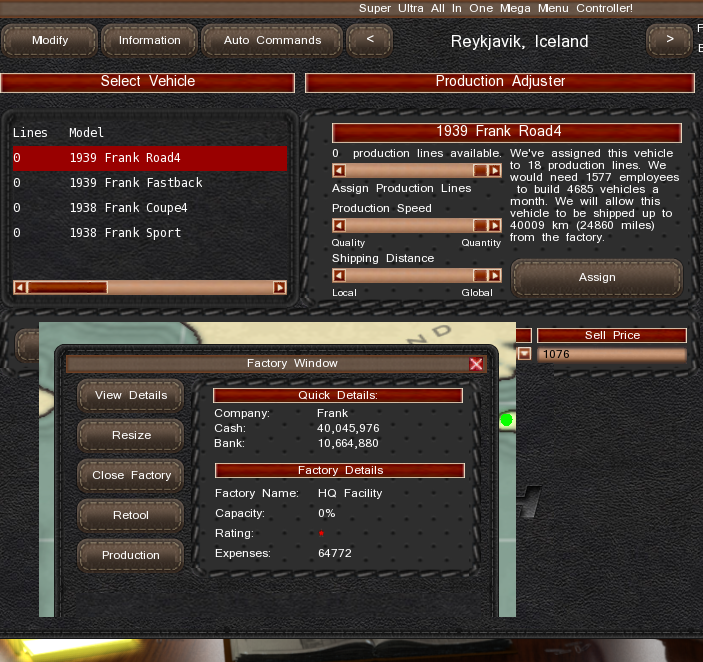
Task: Open the Modify menu
Action: [50, 41]
